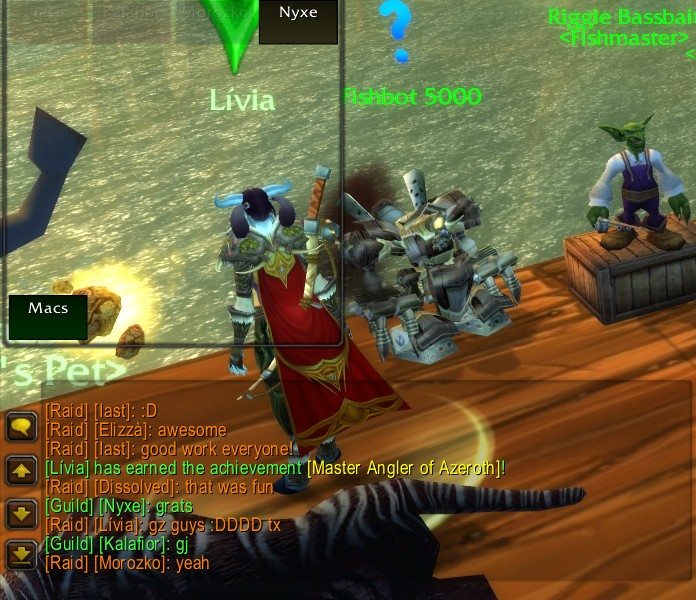
Task: Jump to bottom of chat log
Action: pos(20,555)
